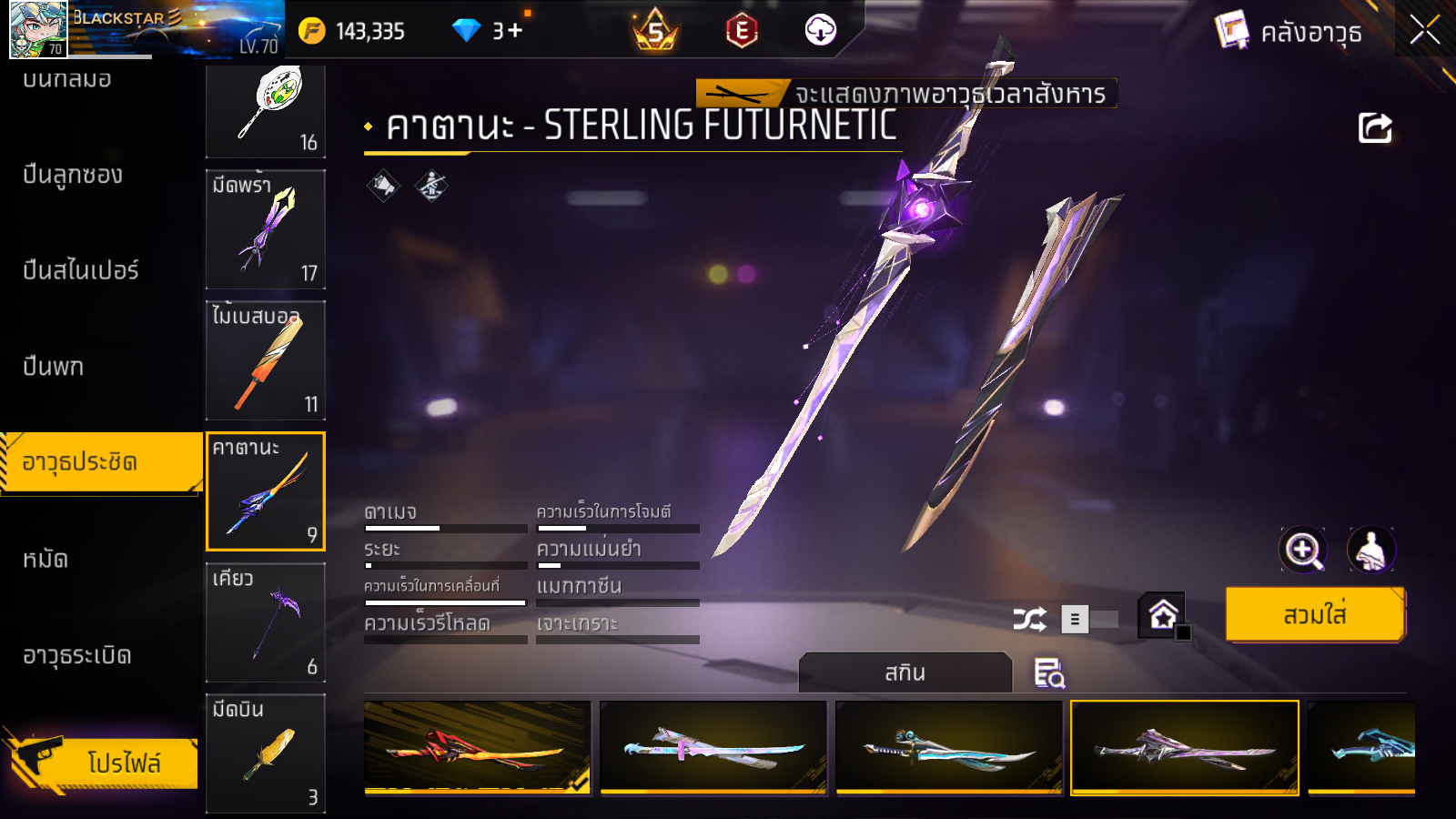Screen dimensions: 1456x819
Task: Open the อาวุธระเบิด explosives category
Action: tap(77, 655)
